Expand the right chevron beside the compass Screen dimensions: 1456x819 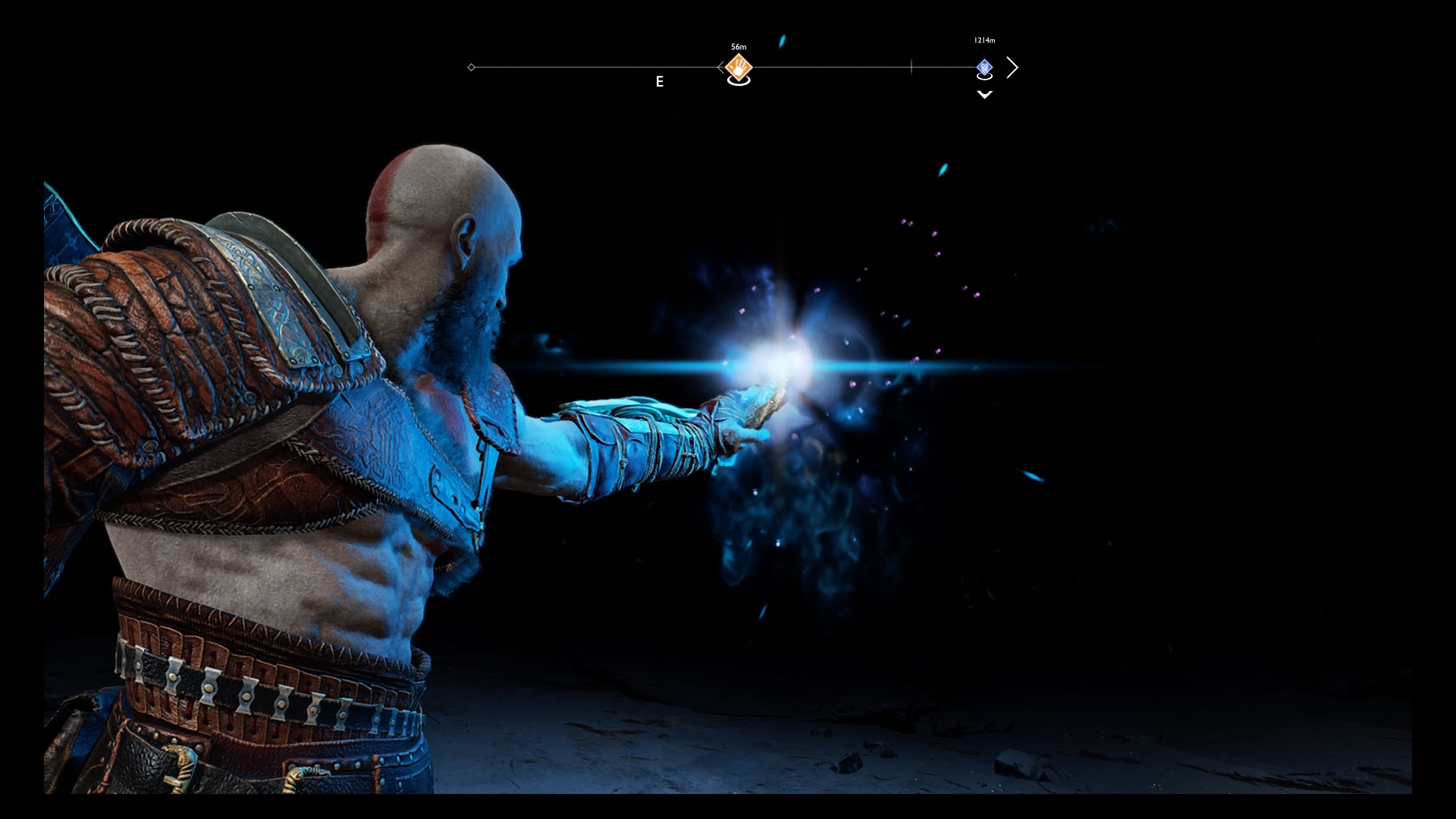(1013, 67)
